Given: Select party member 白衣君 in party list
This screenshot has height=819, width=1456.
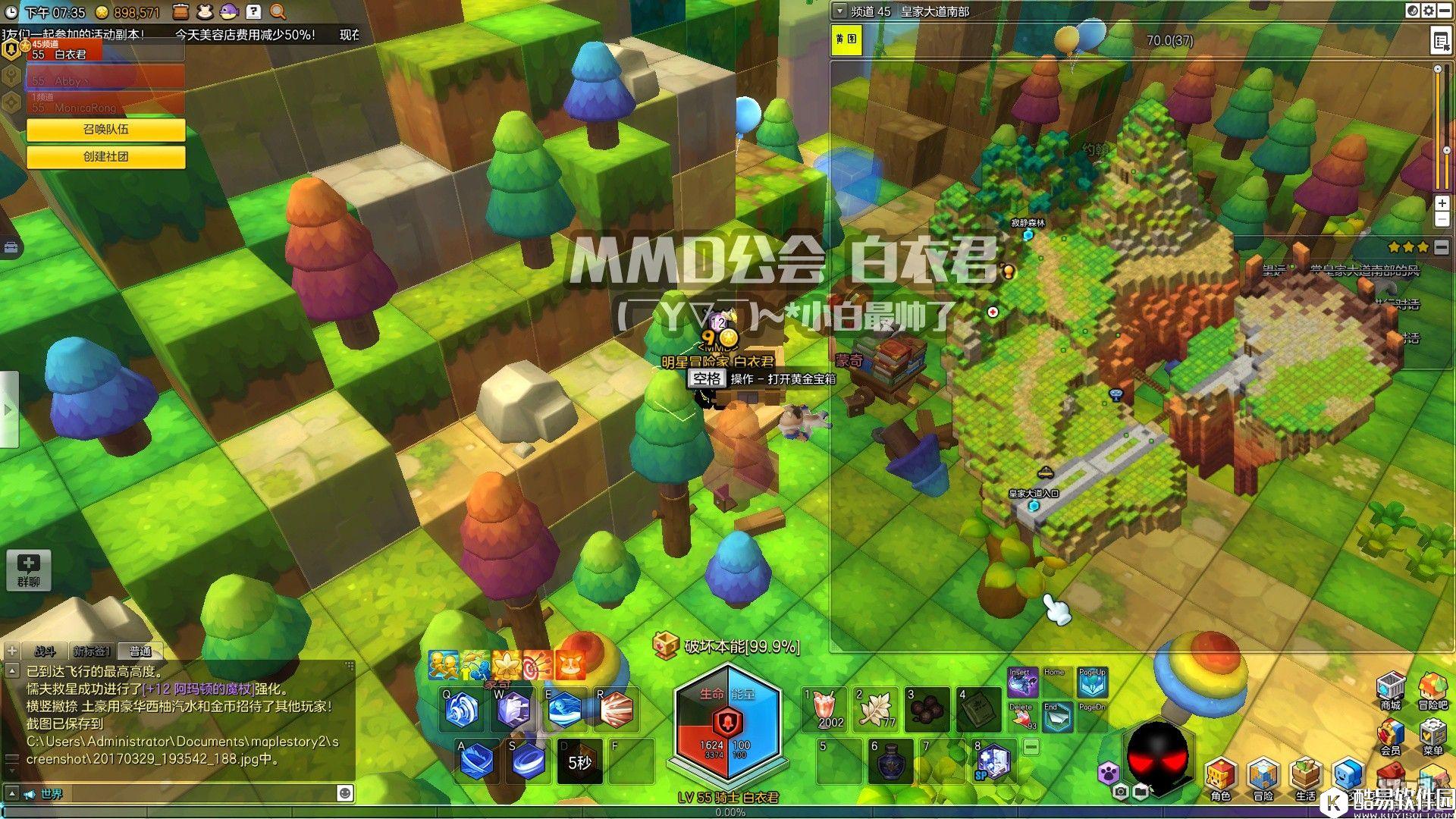Looking at the screenshot, I should (105, 53).
